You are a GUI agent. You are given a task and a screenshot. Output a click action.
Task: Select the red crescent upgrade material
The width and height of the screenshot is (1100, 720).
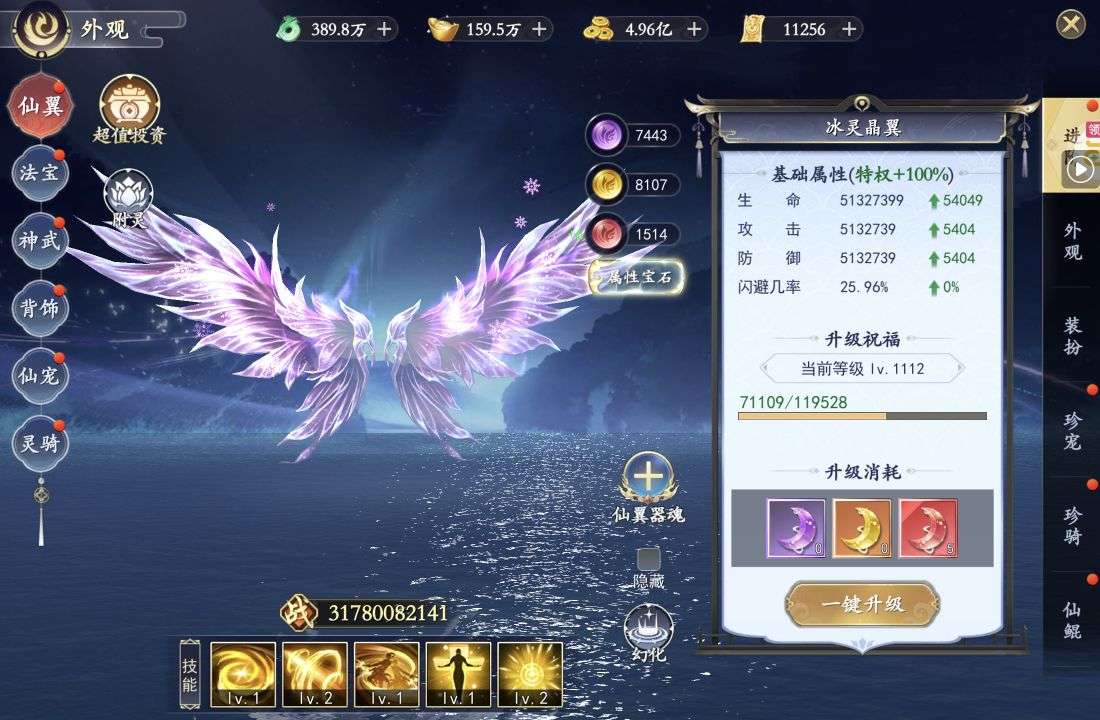[928, 528]
